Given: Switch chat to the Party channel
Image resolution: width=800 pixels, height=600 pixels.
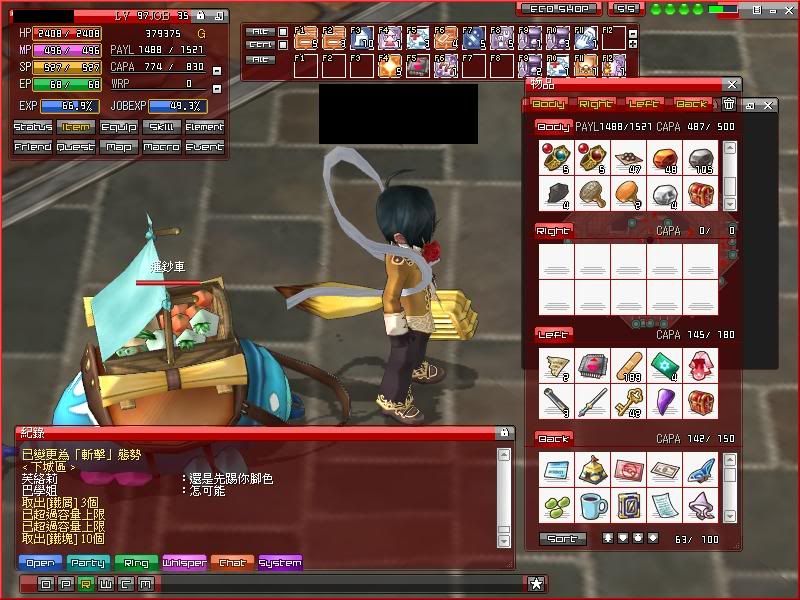Looking at the screenshot, I should coord(87,563).
